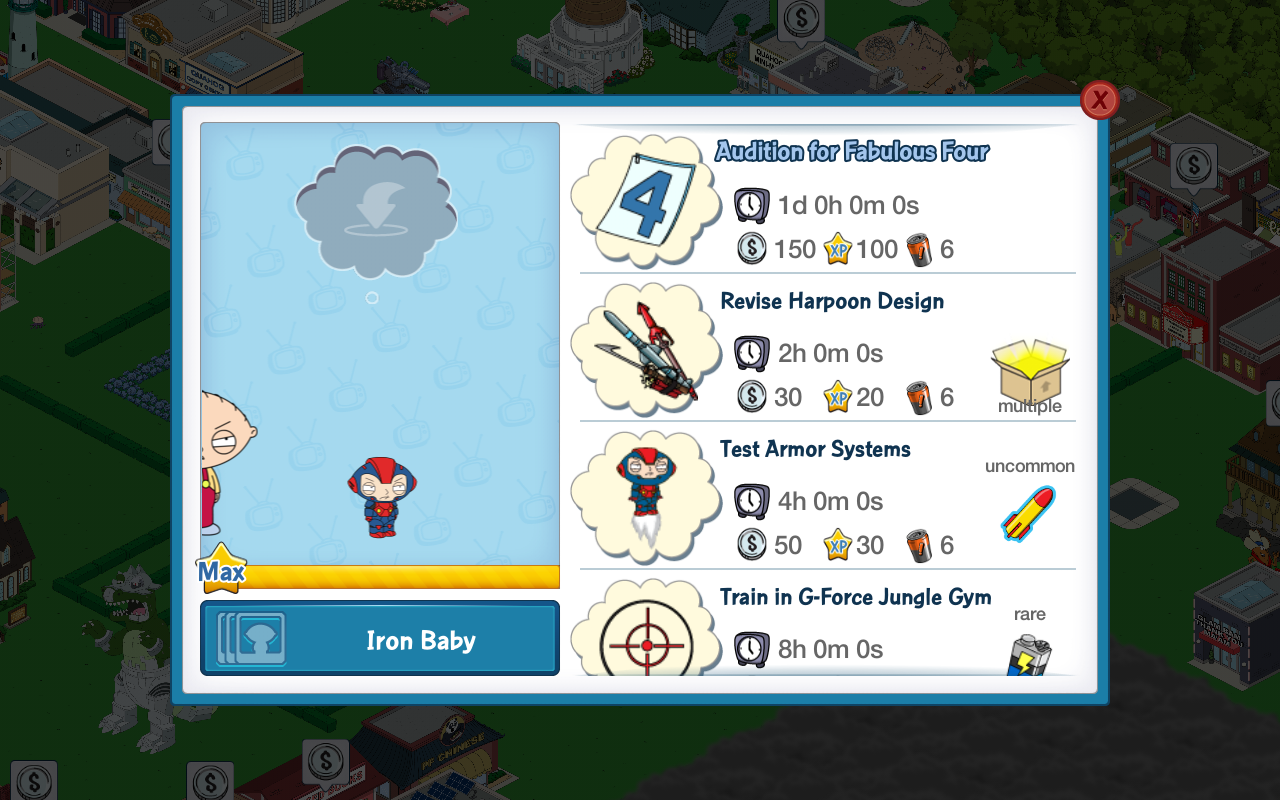Inspect the multiple-drops cardboard box icon
Viewport: 1280px width, 800px height.
pos(1029,372)
